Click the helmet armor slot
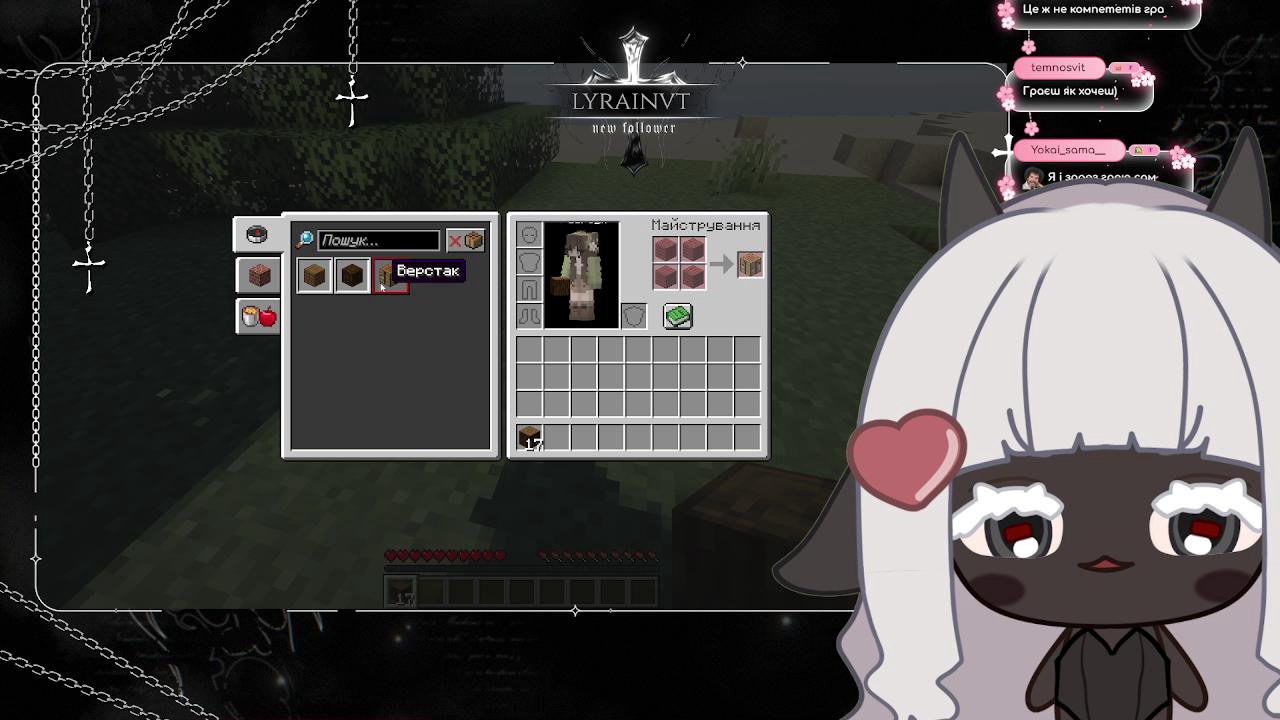The image size is (1280, 720). click(528, 235)
